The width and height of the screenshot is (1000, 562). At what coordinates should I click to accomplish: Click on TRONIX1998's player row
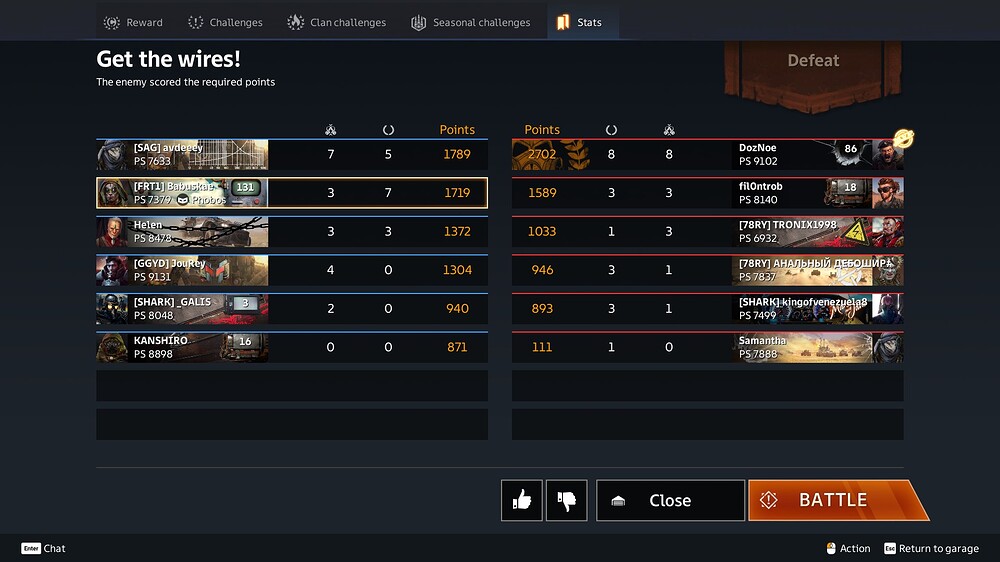click(707, 231)
